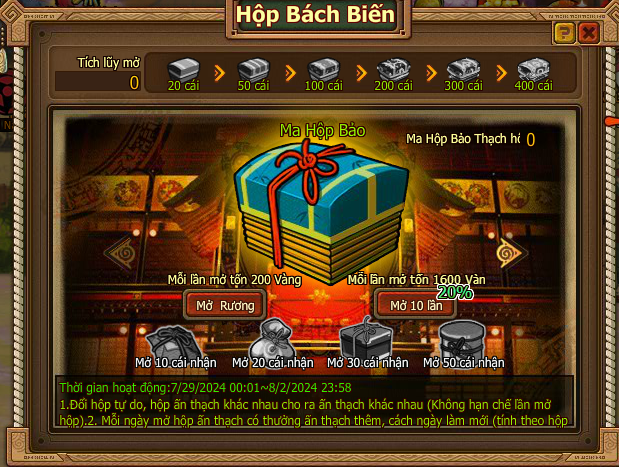
Task: Close the Hộp Bách Biến window
Action: click(589, 34)
